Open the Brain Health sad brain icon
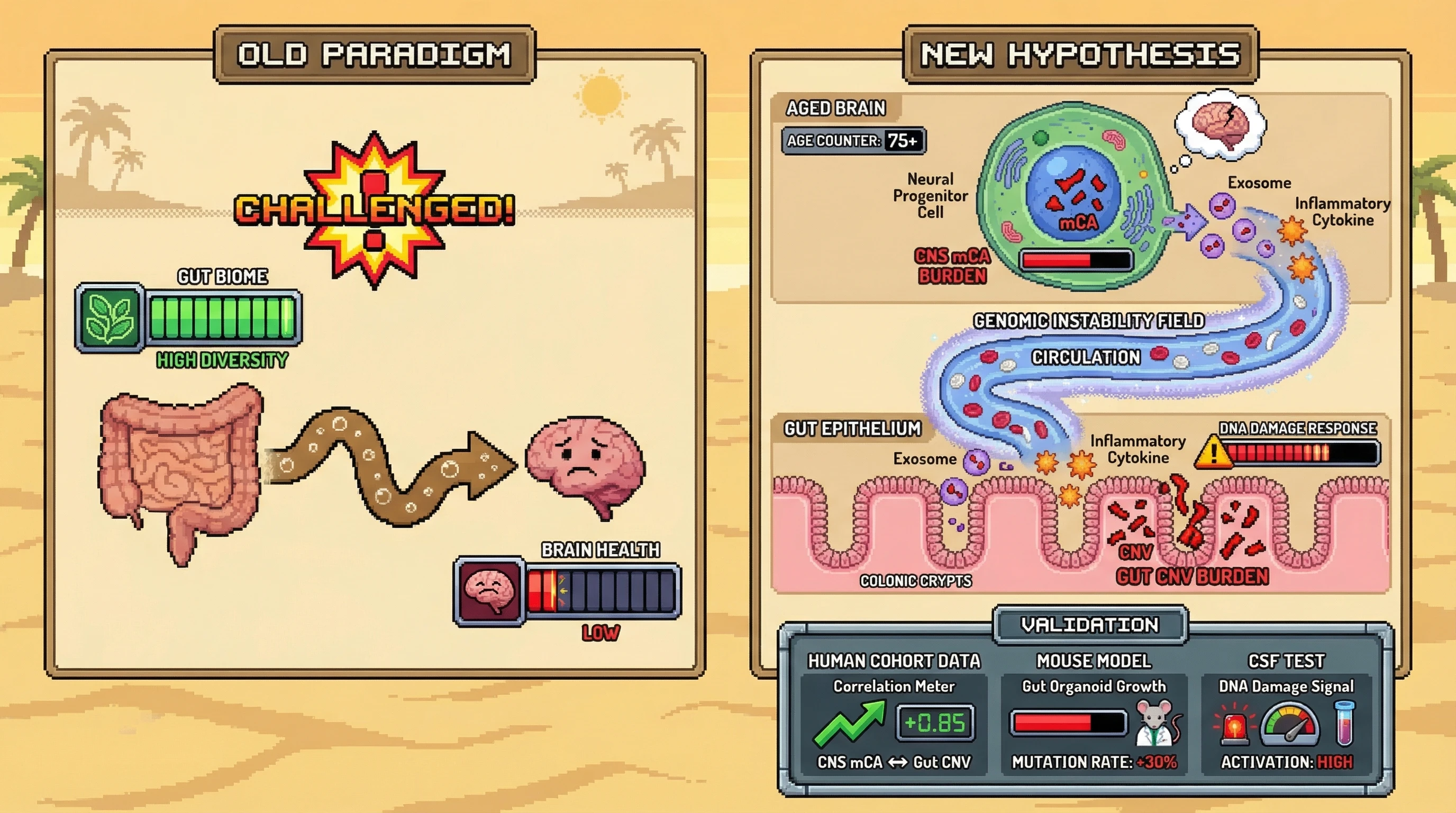The height and width of the screenshot is (813, 1456). tap(489, 591)
